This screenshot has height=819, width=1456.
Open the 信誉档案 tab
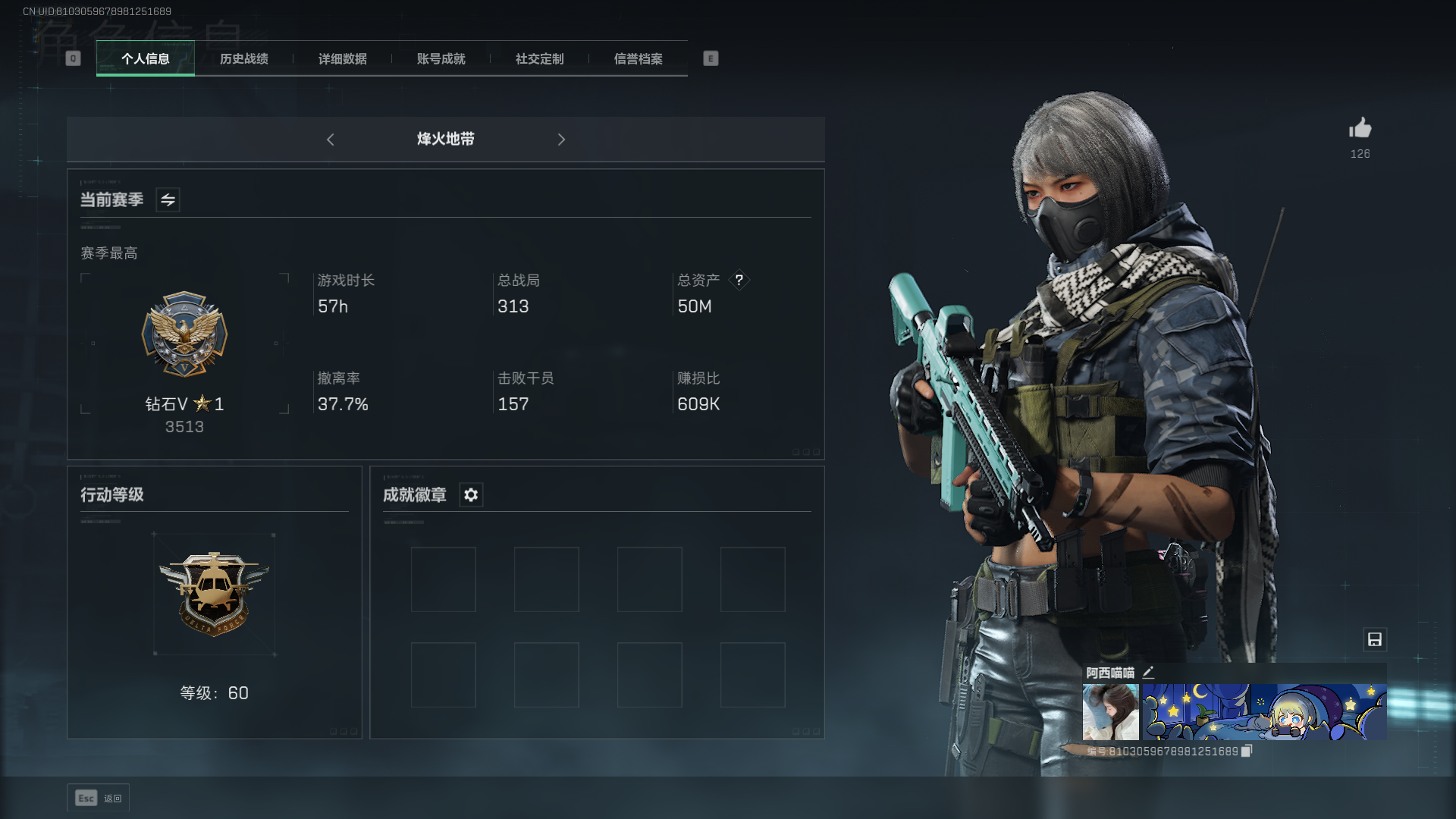tap(638, 59)
